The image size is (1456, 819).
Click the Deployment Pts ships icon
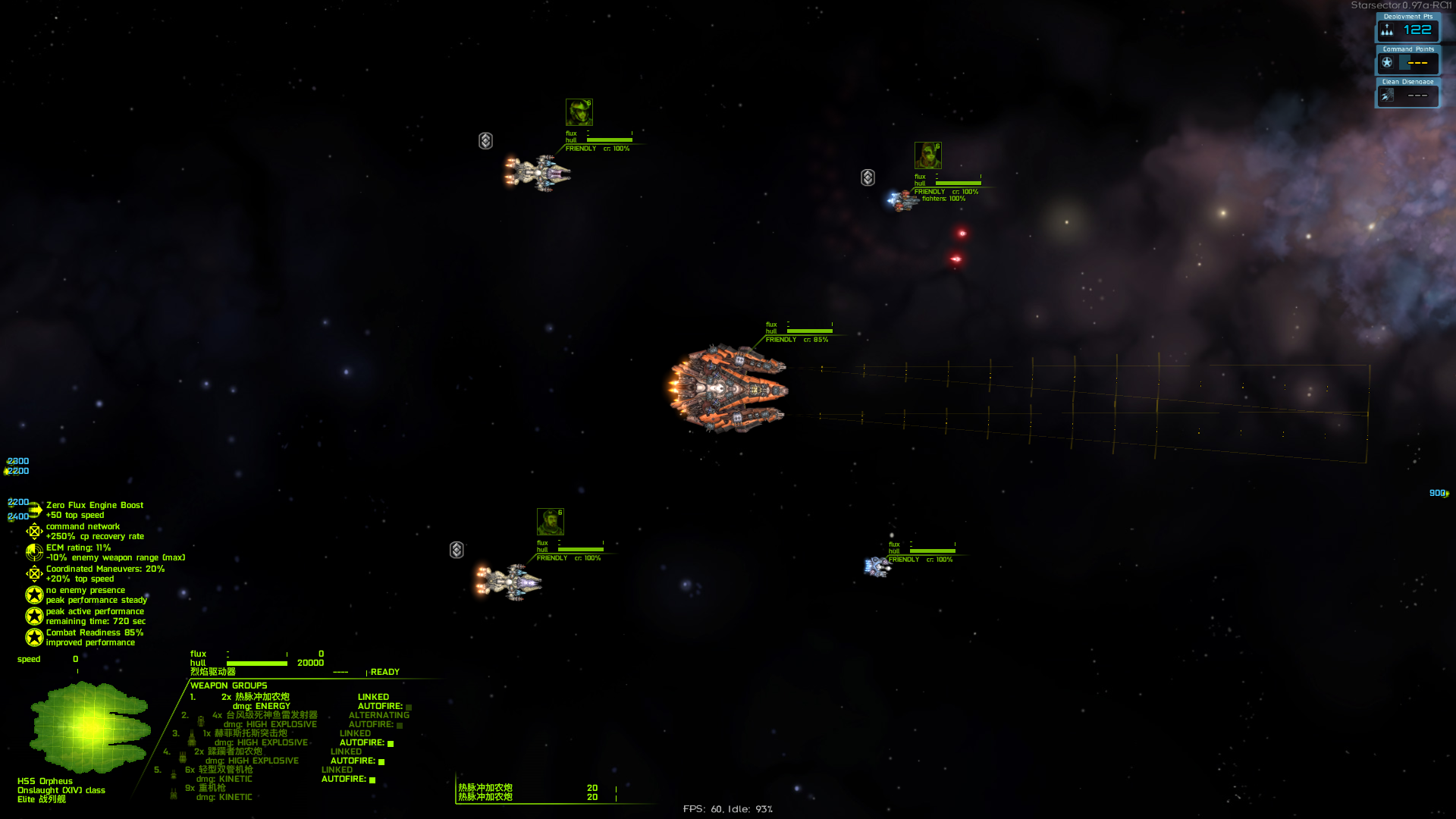tap(1387, 30)
